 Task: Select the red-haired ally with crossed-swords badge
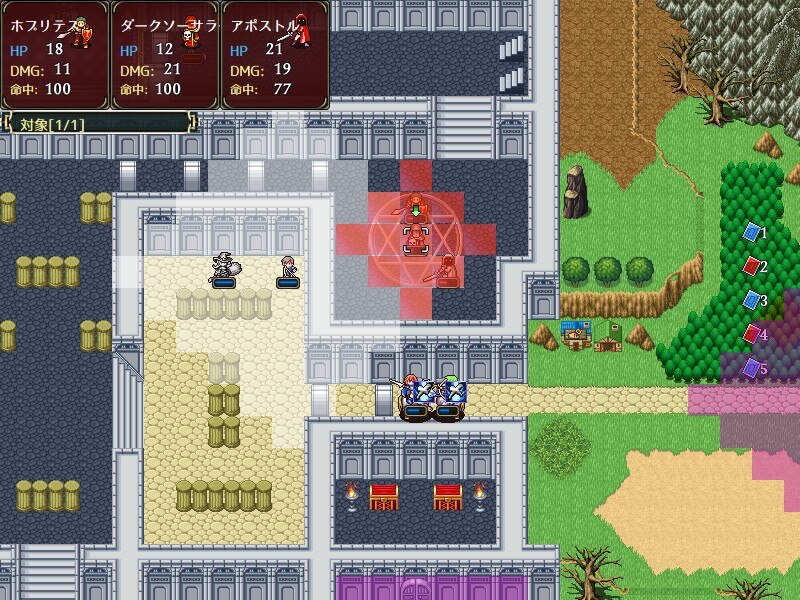click(x=414, y=394)
